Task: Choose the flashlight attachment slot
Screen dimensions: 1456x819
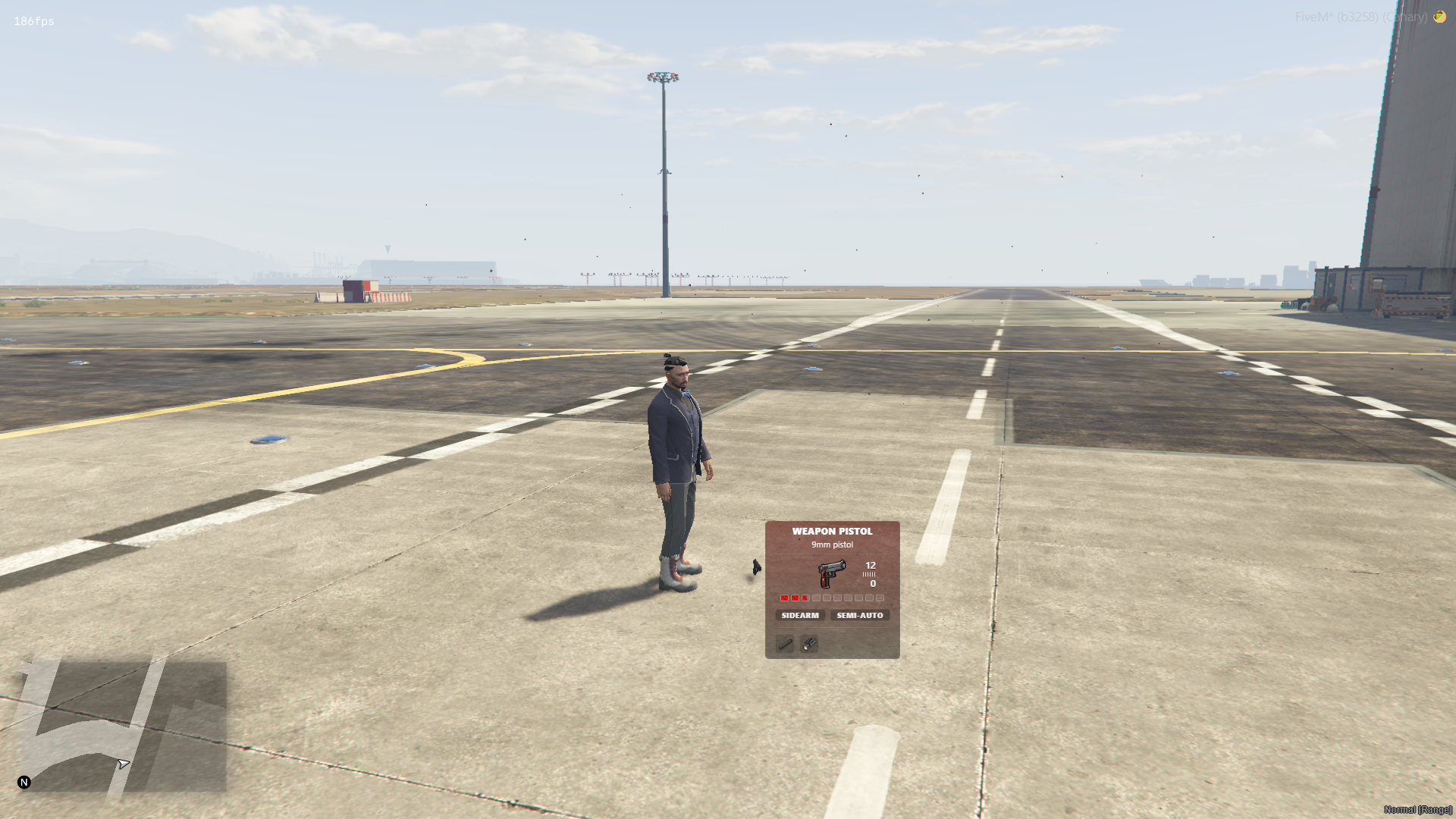Action: tap(809, 644)
